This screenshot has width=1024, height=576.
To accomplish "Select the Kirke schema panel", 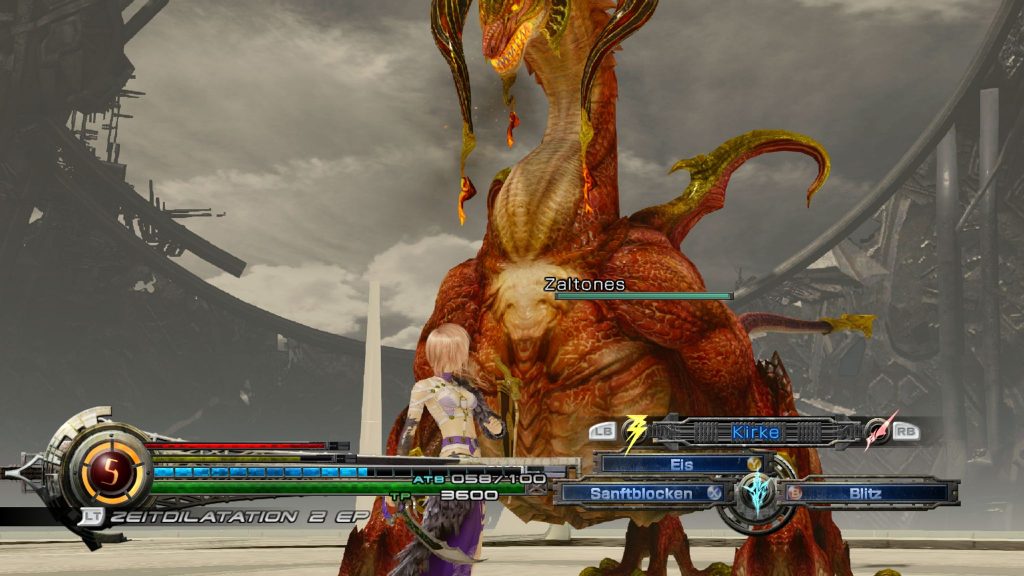I will (x=755, y=432).
